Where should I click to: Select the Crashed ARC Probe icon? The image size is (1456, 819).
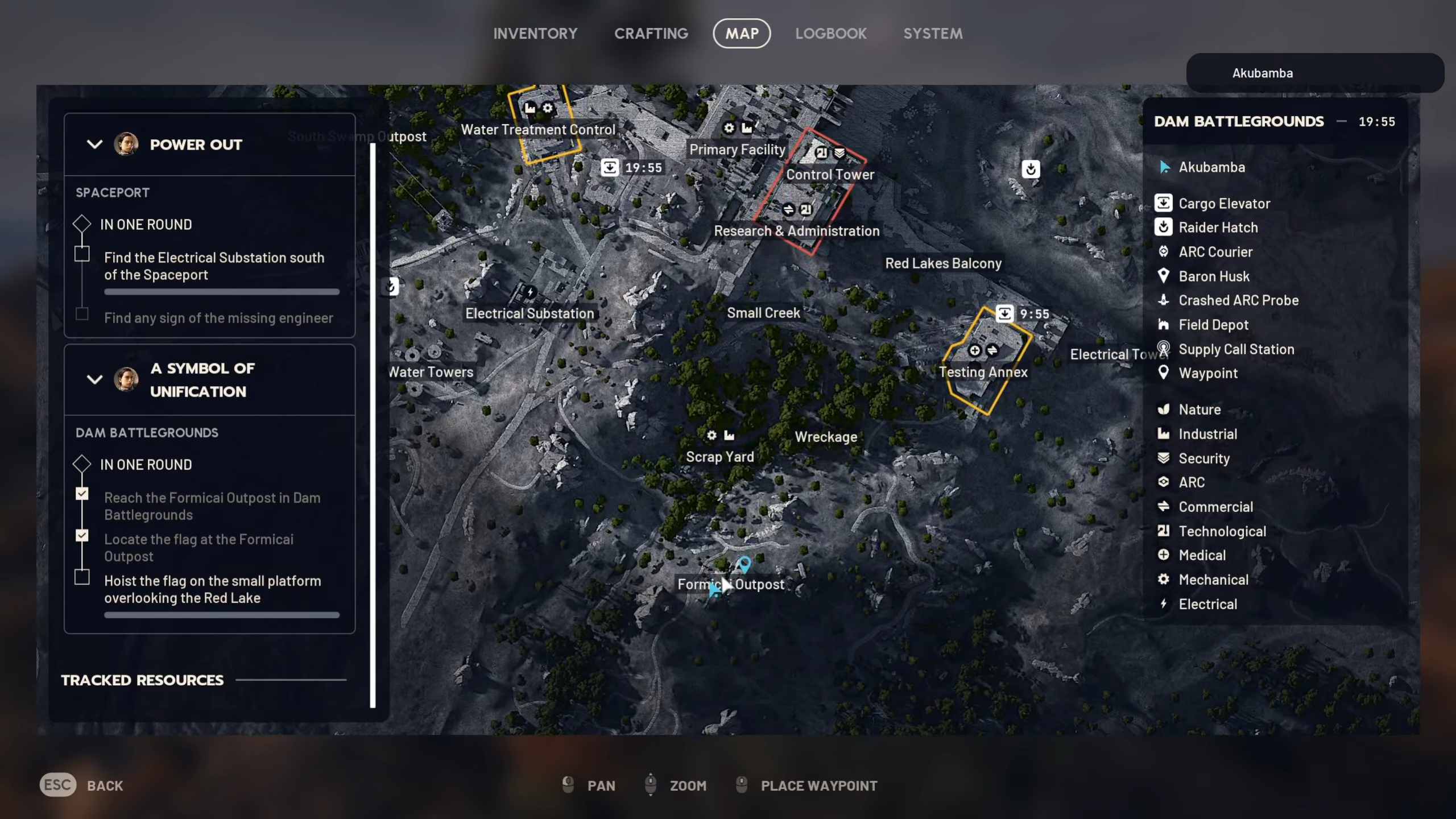pyautogui.click(x=1163, y=300)
